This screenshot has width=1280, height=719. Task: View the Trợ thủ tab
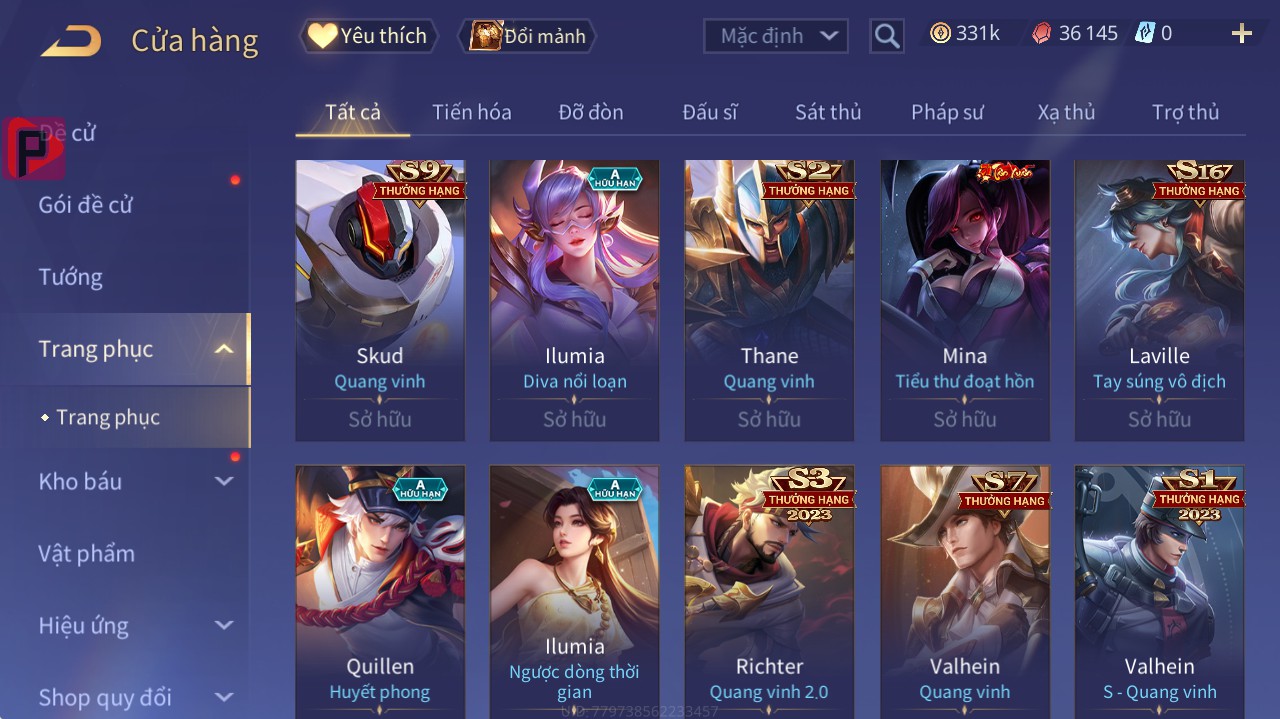1185,112
